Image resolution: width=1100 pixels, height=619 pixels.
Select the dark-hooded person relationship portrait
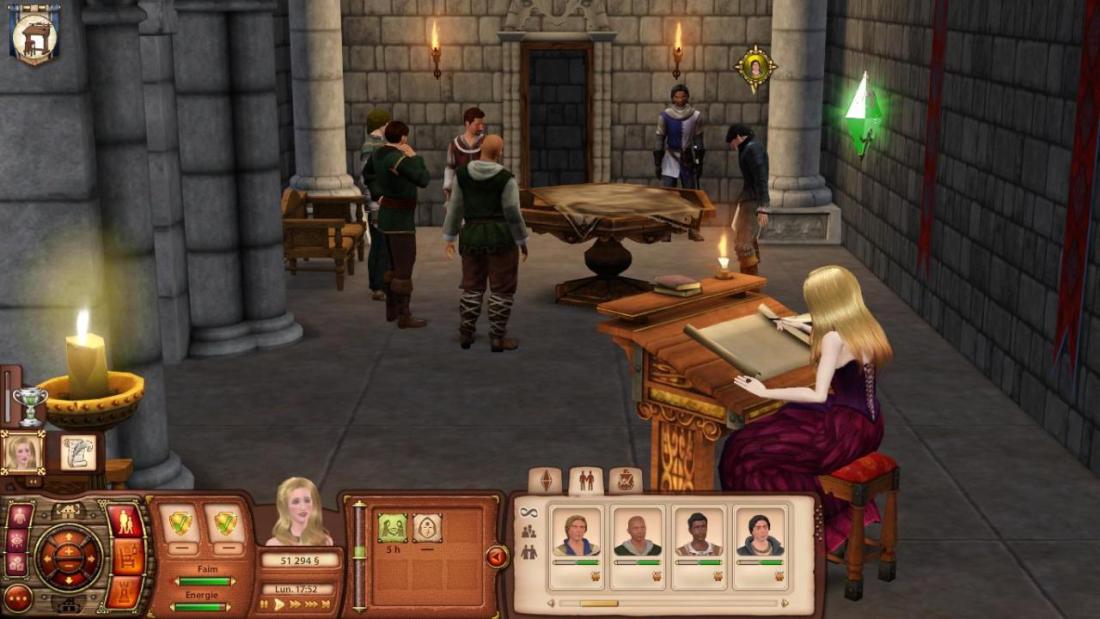tap(760, 533)
